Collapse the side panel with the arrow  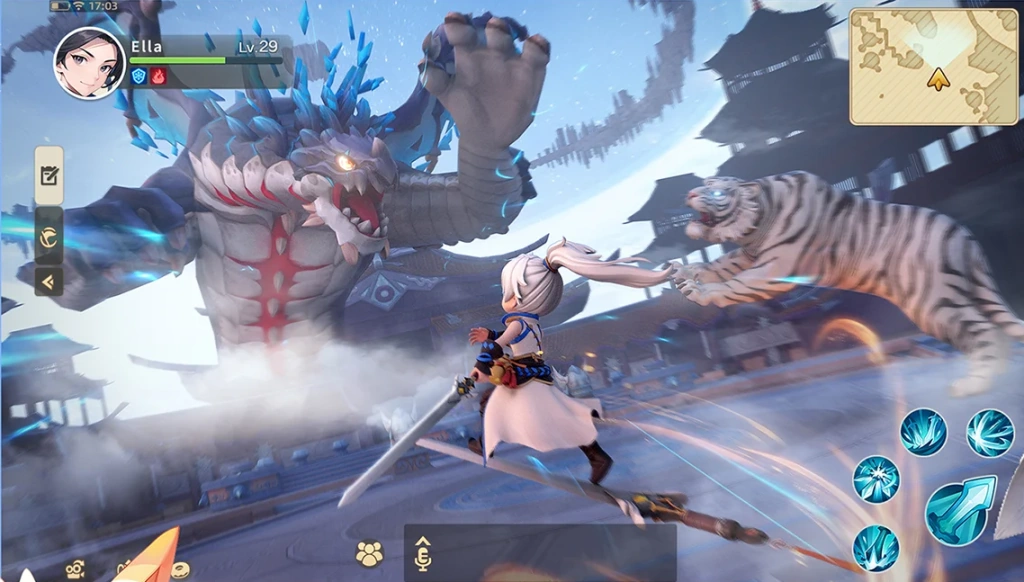tap(49, 281)
